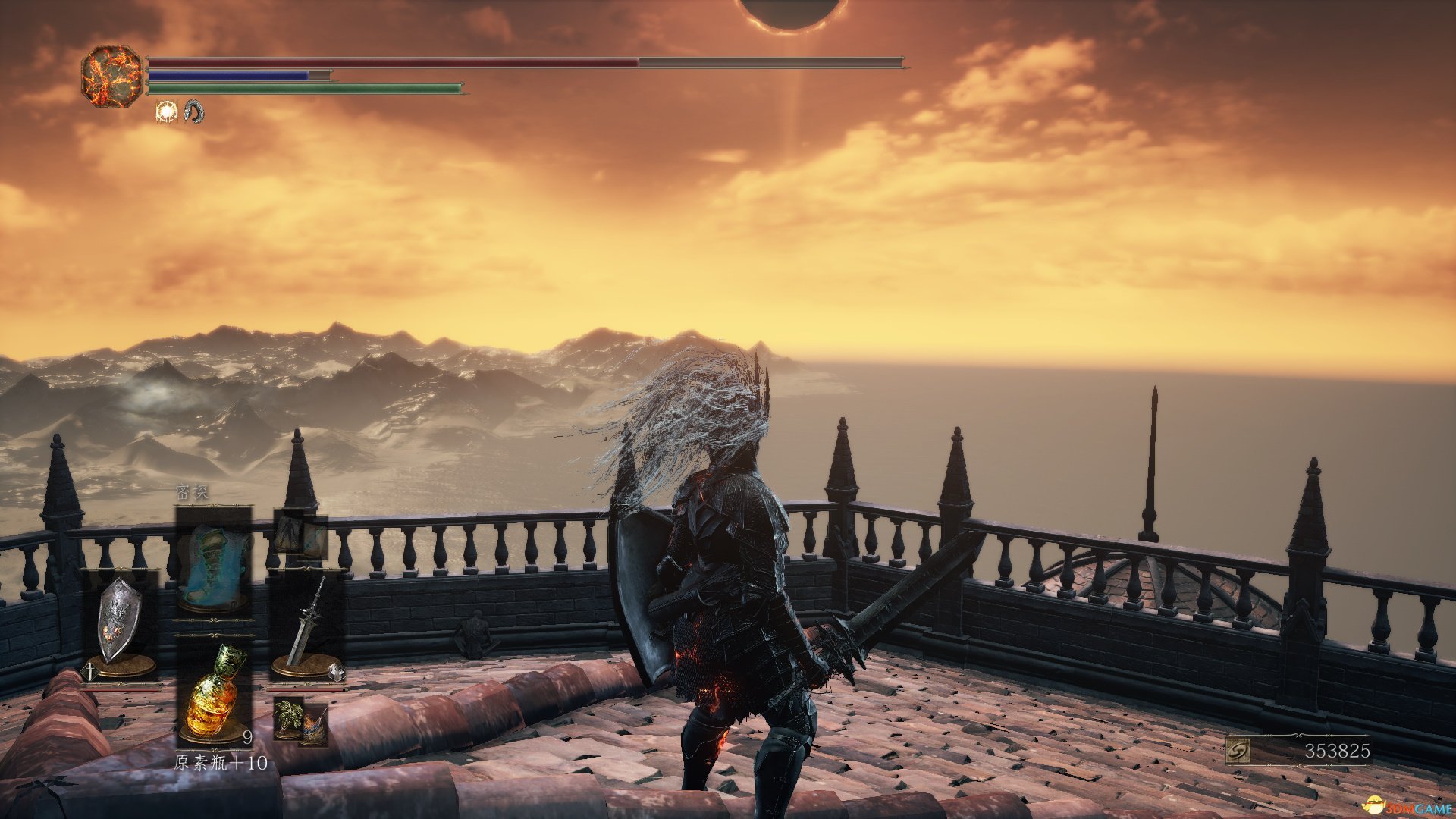Click the glowing sun buff icon
Viewport: 1456px width, 819px height.
165,112
